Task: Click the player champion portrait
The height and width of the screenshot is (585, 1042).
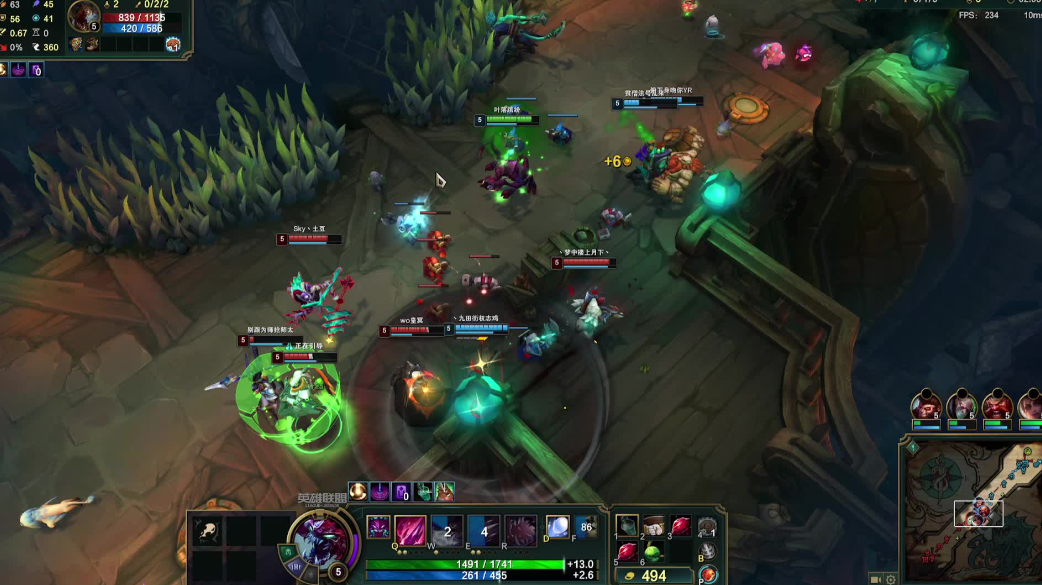Action: click(320, 540)
